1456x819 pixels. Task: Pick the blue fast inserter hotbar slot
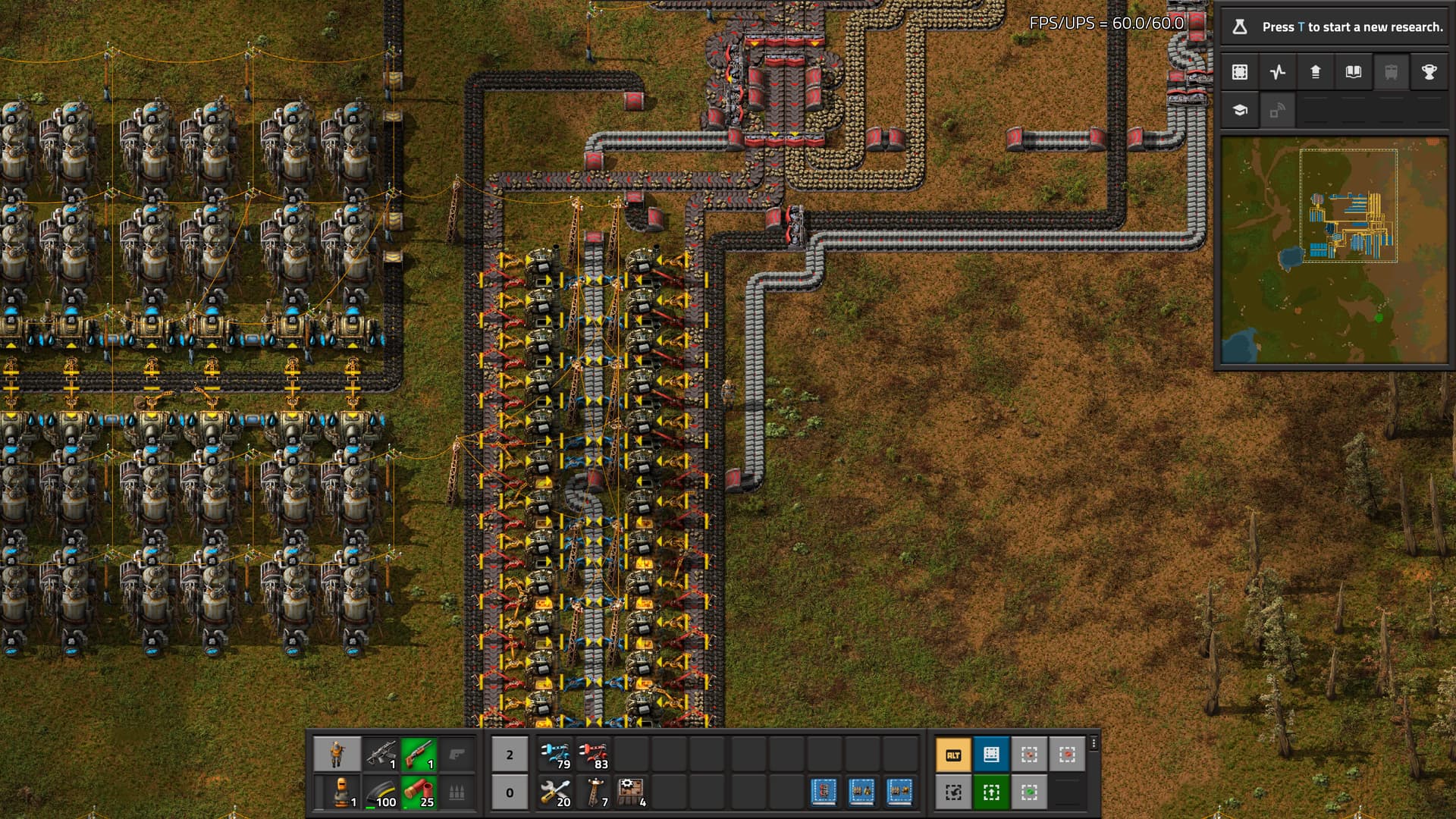[556, 755]
